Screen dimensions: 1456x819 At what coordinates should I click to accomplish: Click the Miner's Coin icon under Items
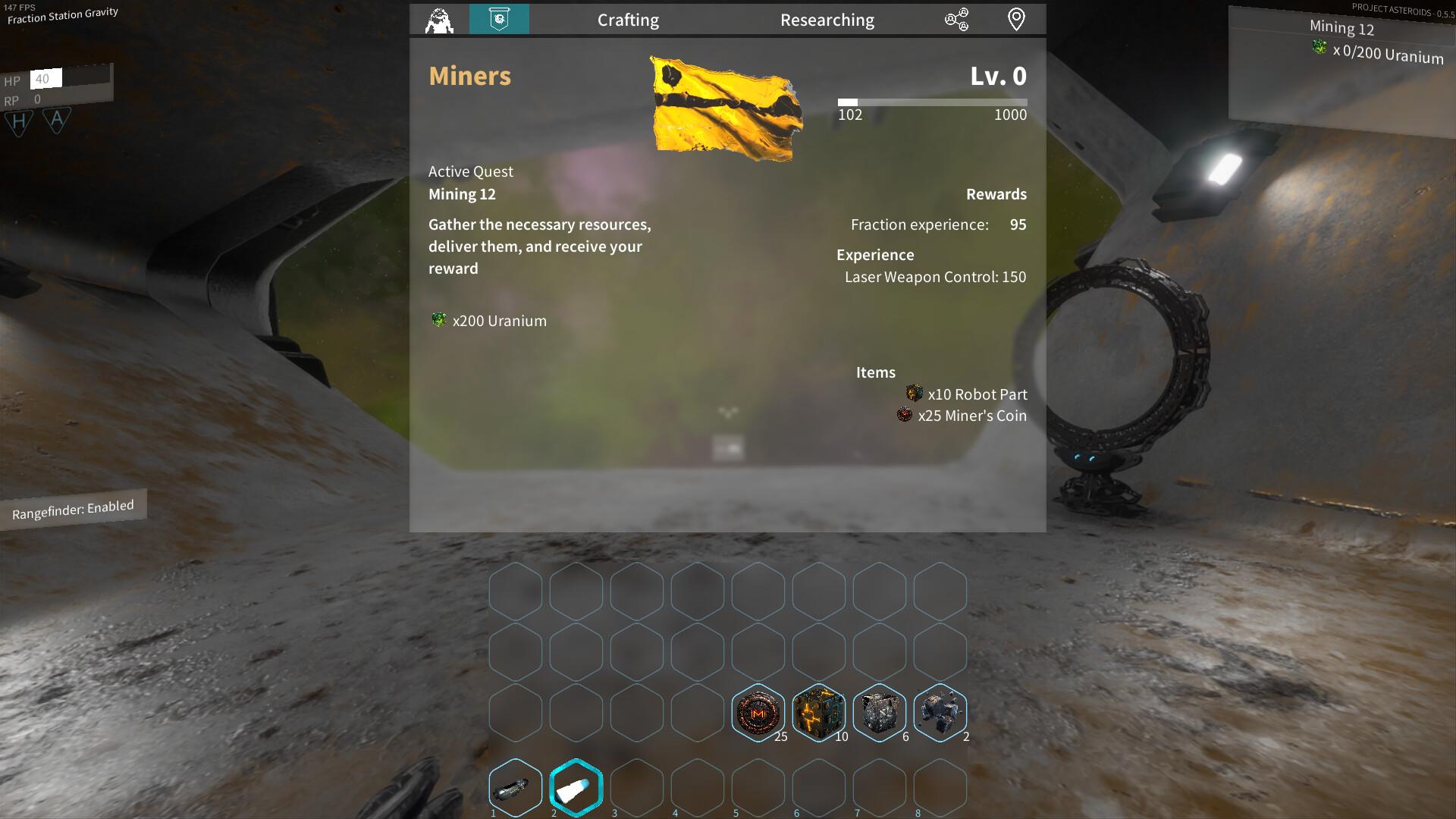(905, 415)
